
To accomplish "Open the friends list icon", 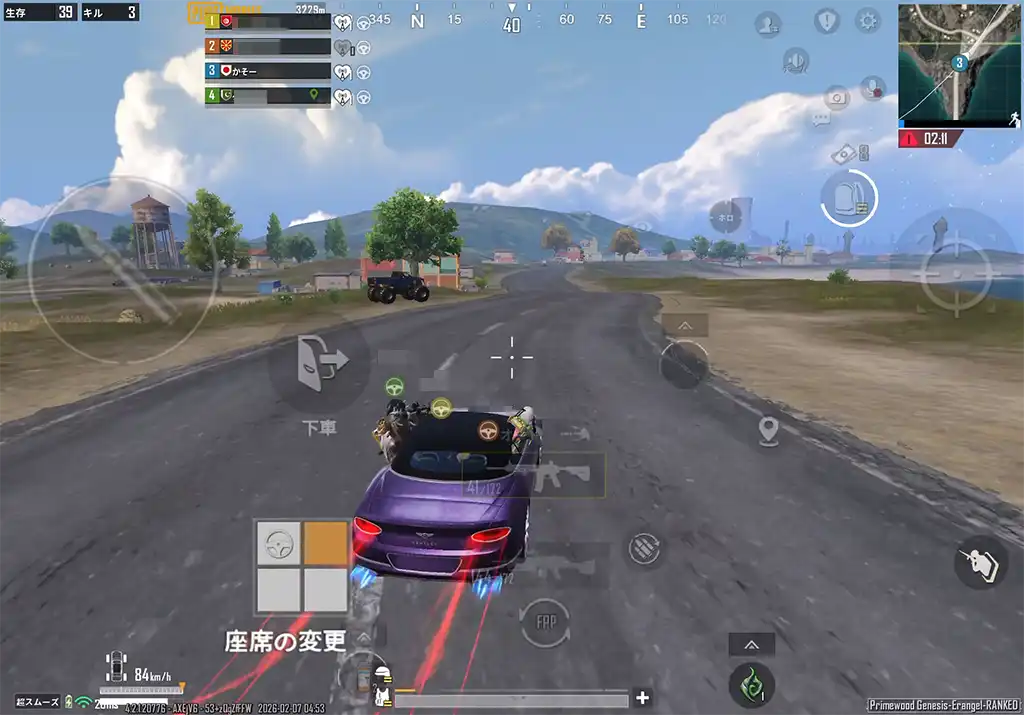I will coord(768,23).
